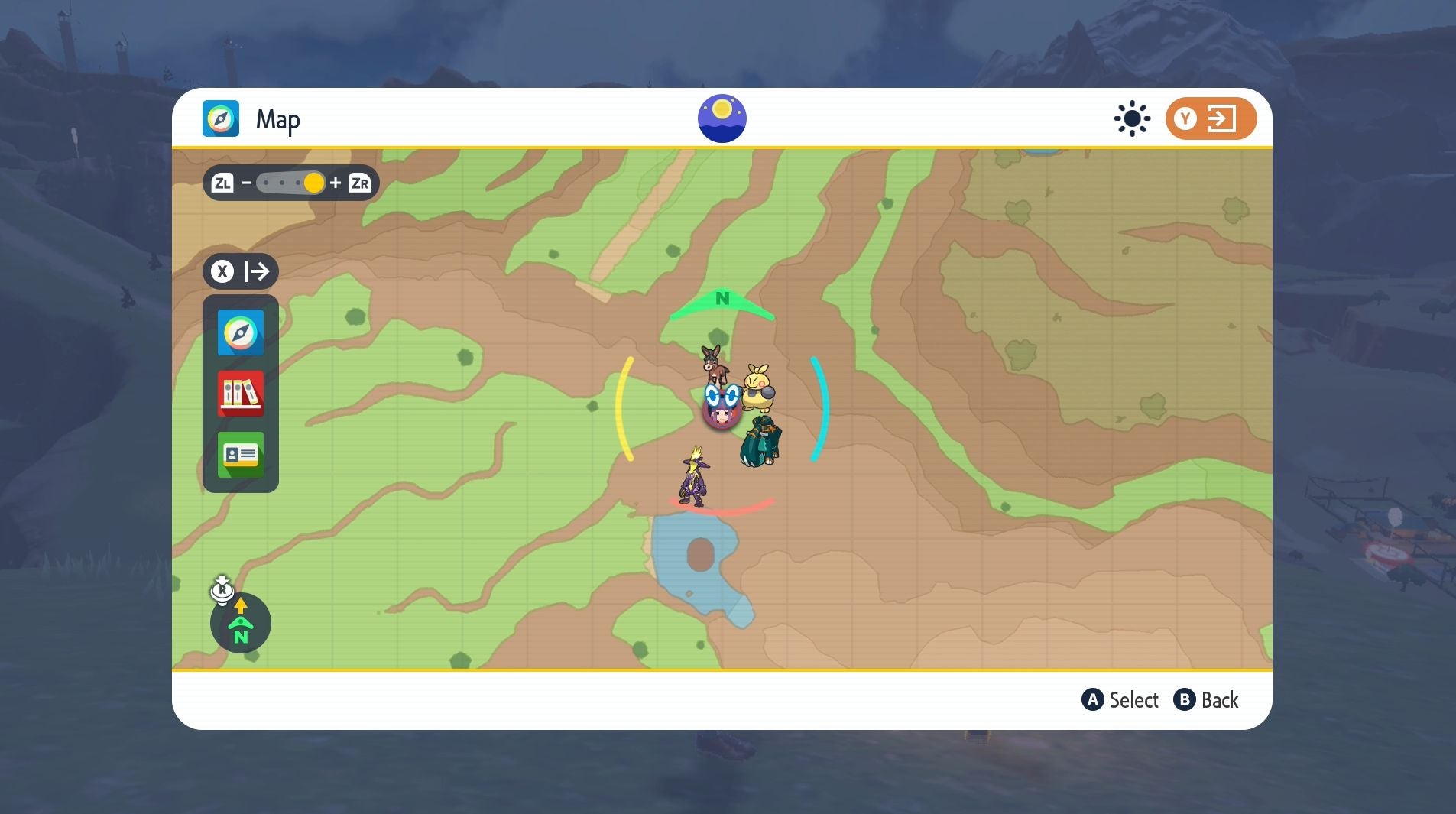
Task: Toggle map rotation with the R stick button
Action: (222, 589)
